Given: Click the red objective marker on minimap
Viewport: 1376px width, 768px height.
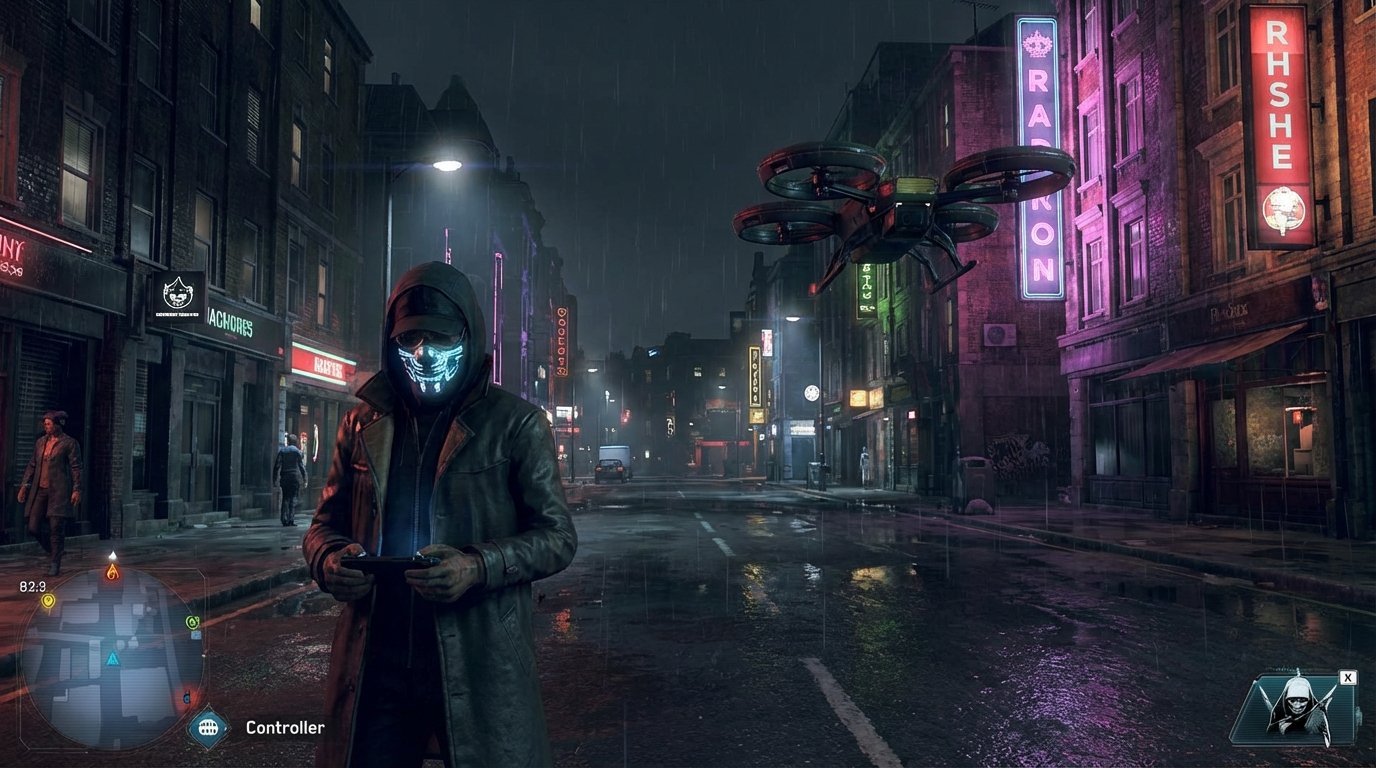Looking at the screenshot, I should tap(186, 697).
